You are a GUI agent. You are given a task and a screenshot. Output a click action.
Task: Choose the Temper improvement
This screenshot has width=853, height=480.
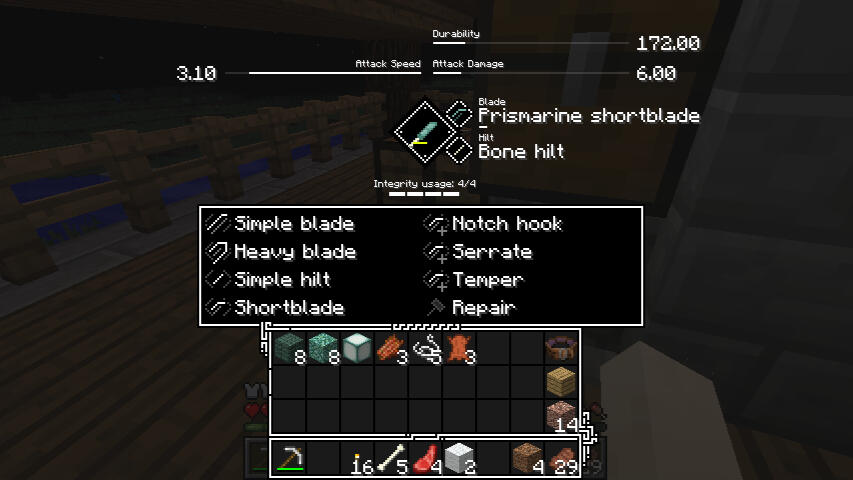coord(487,280)
